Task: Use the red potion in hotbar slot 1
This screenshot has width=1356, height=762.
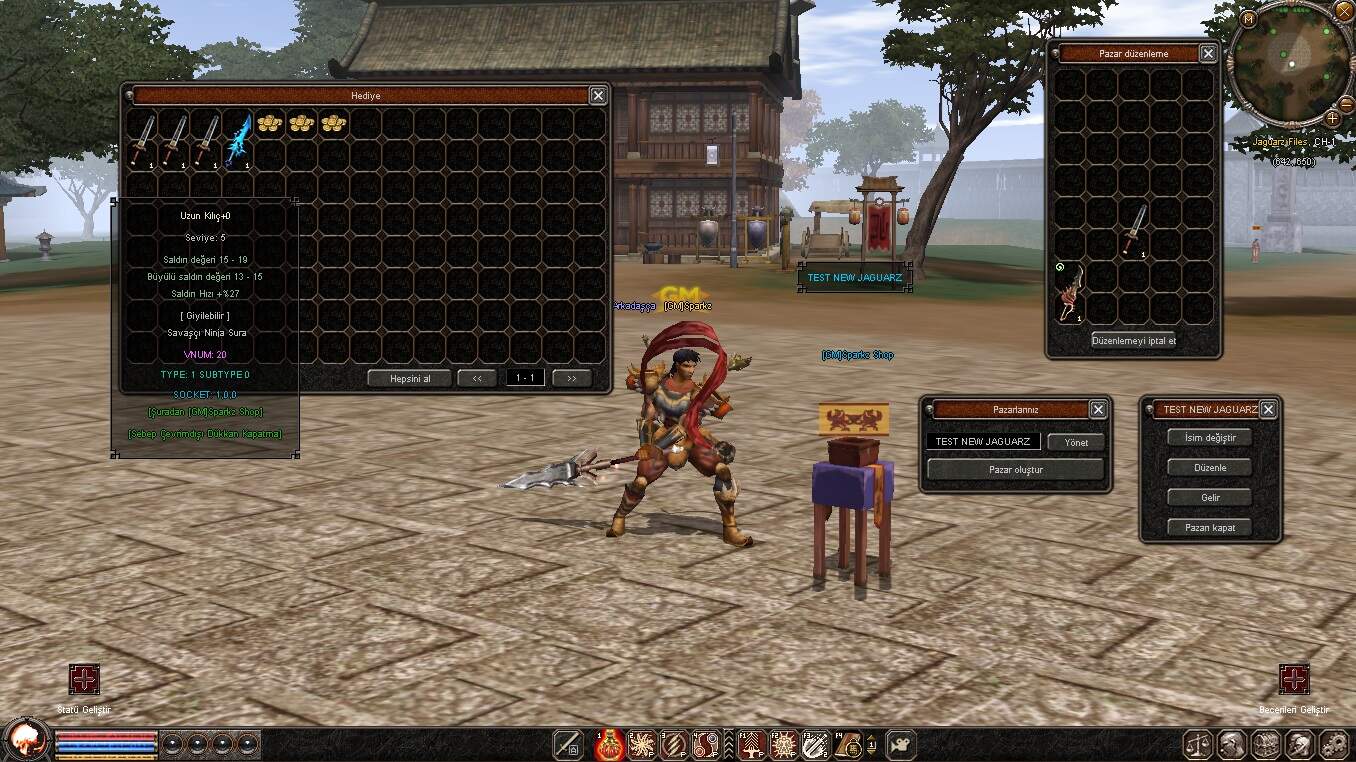Action: 610,745
